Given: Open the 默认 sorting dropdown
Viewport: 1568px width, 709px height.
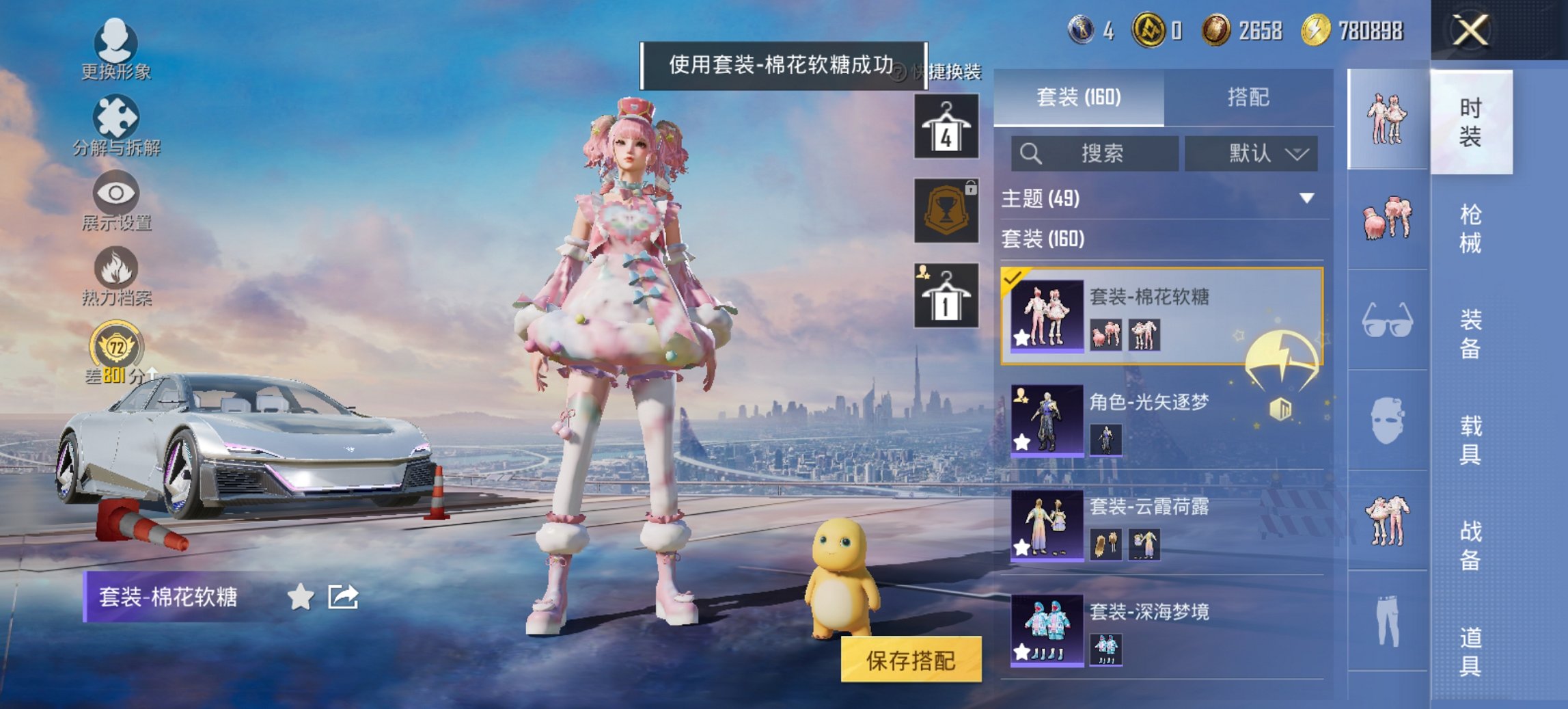Looking at the screenshot, I should pyautogui.click(x=1250, y=153).
